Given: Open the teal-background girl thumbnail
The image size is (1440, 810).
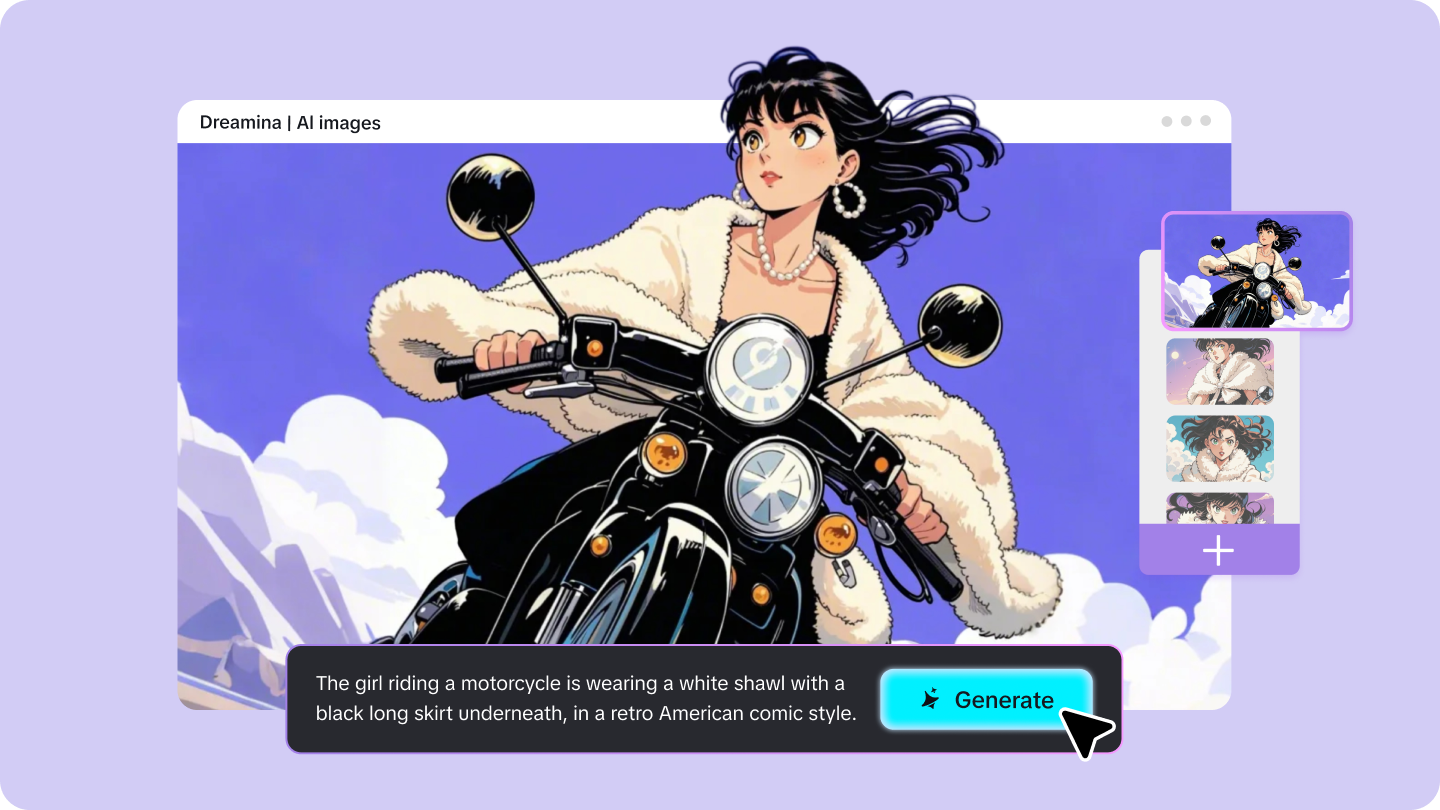Looking at the screenshot, I should pyautogui.click(x=1219, y=449).
